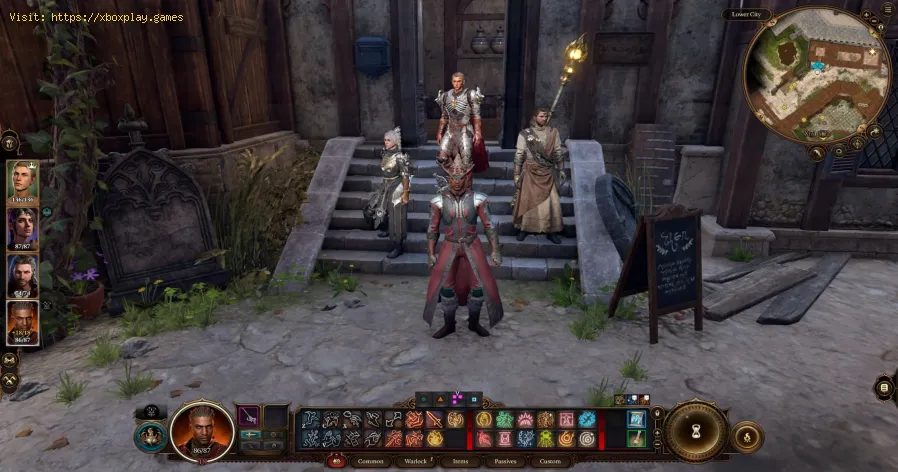Switch to the Items hotbar tab
Screen dimensions: 898x472
coord(459,461)
